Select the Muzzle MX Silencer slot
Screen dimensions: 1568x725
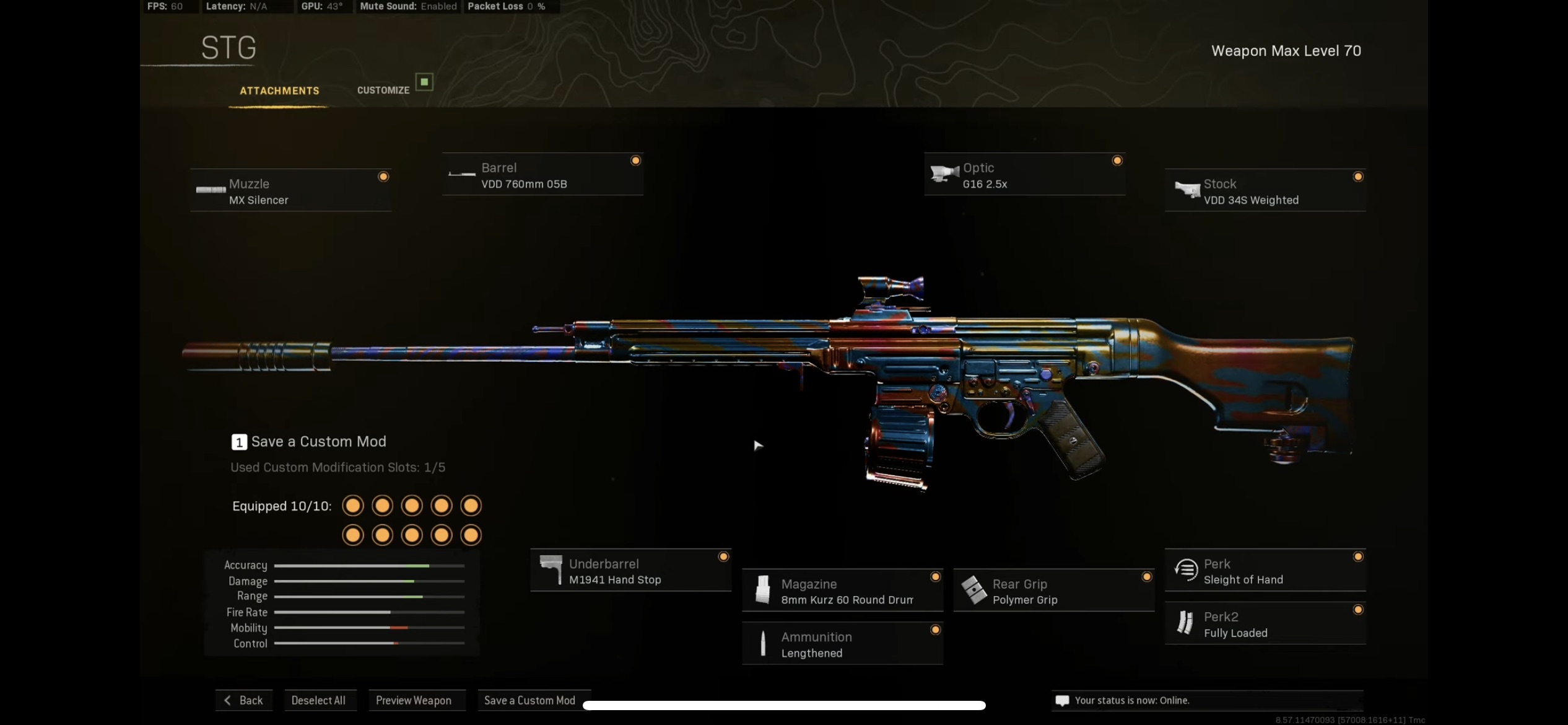pyautogui.click(x=290, y=191)
